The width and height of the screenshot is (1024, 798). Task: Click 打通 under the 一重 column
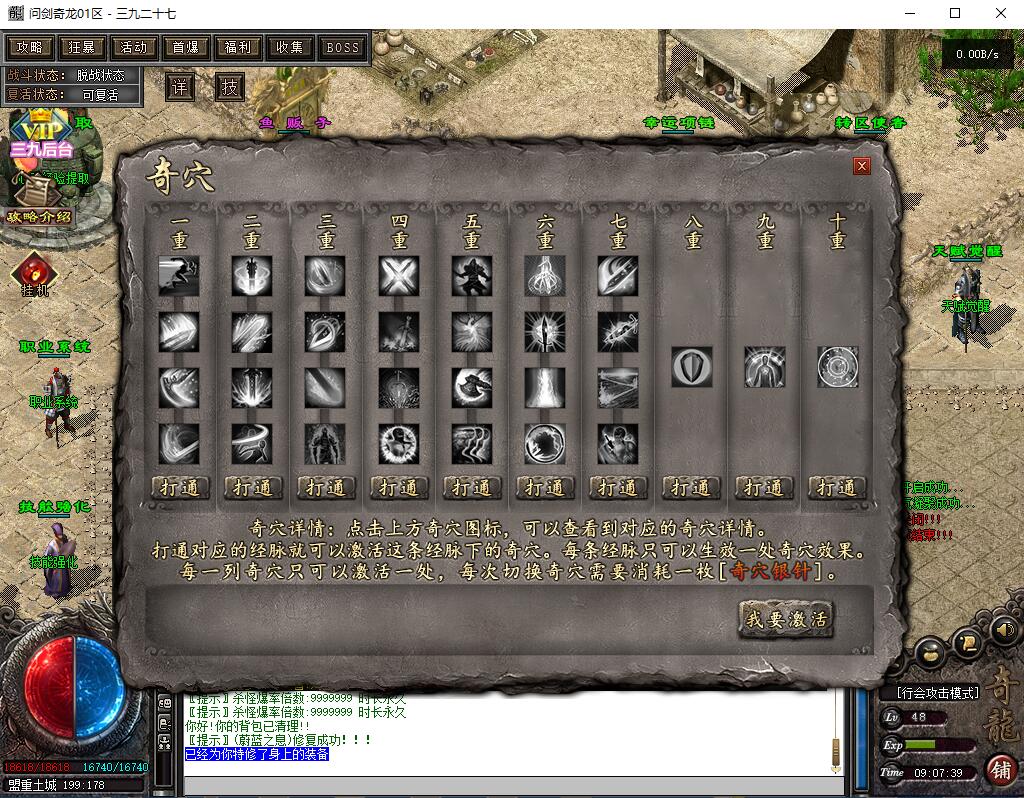181,487
